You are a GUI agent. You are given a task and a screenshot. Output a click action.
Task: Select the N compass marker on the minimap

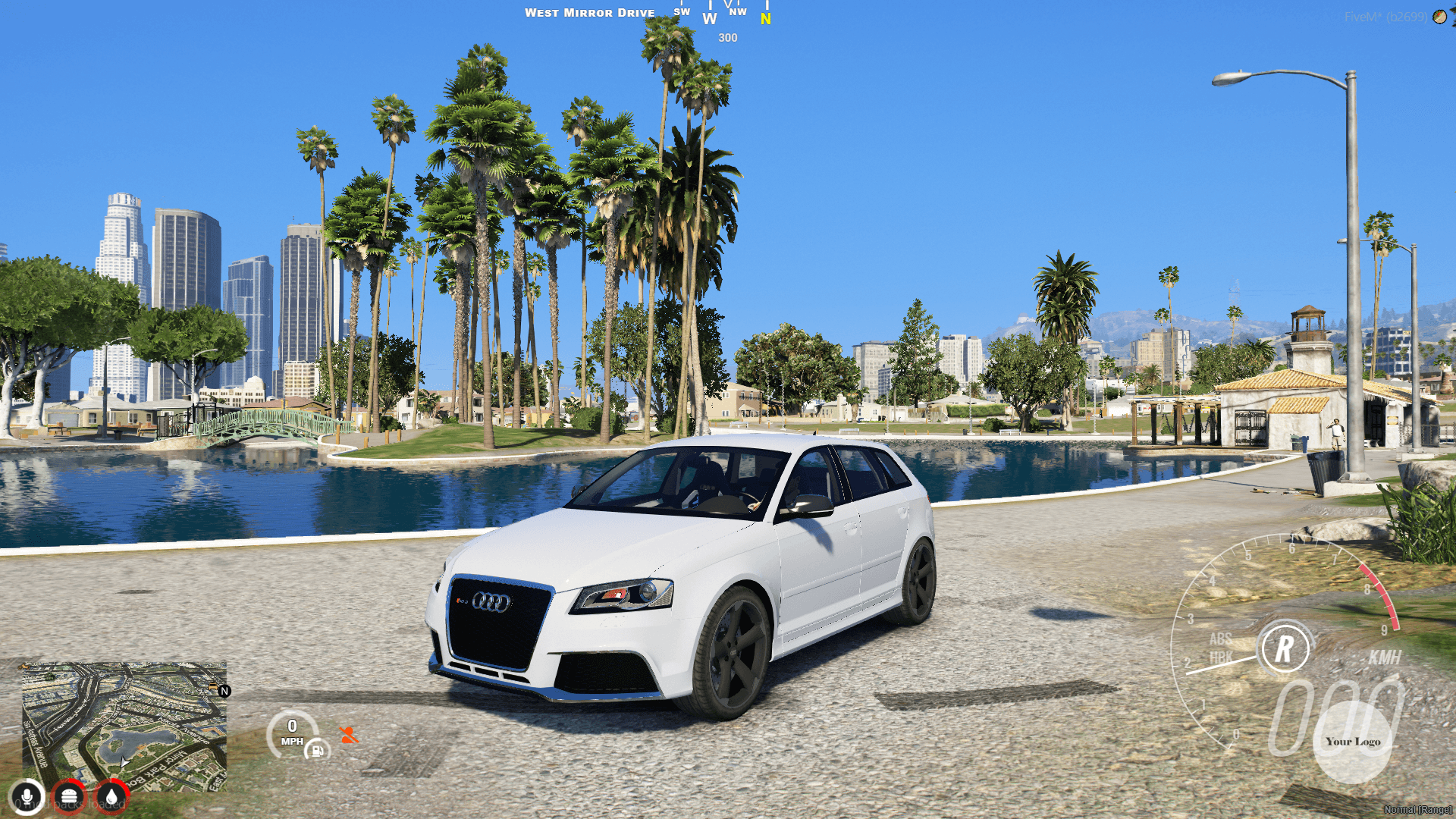pos(224,691)
